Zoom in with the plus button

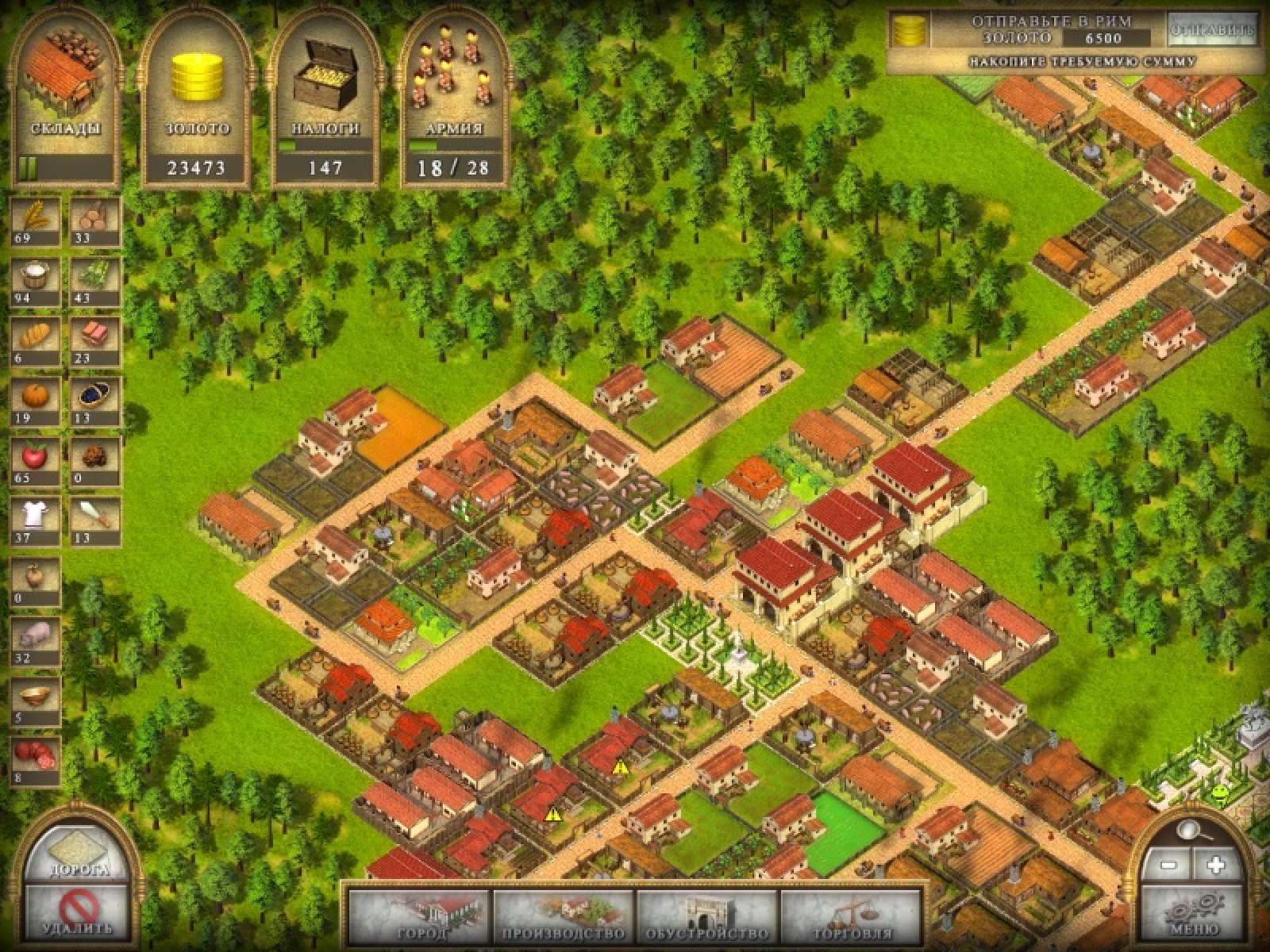point(1215,865)
